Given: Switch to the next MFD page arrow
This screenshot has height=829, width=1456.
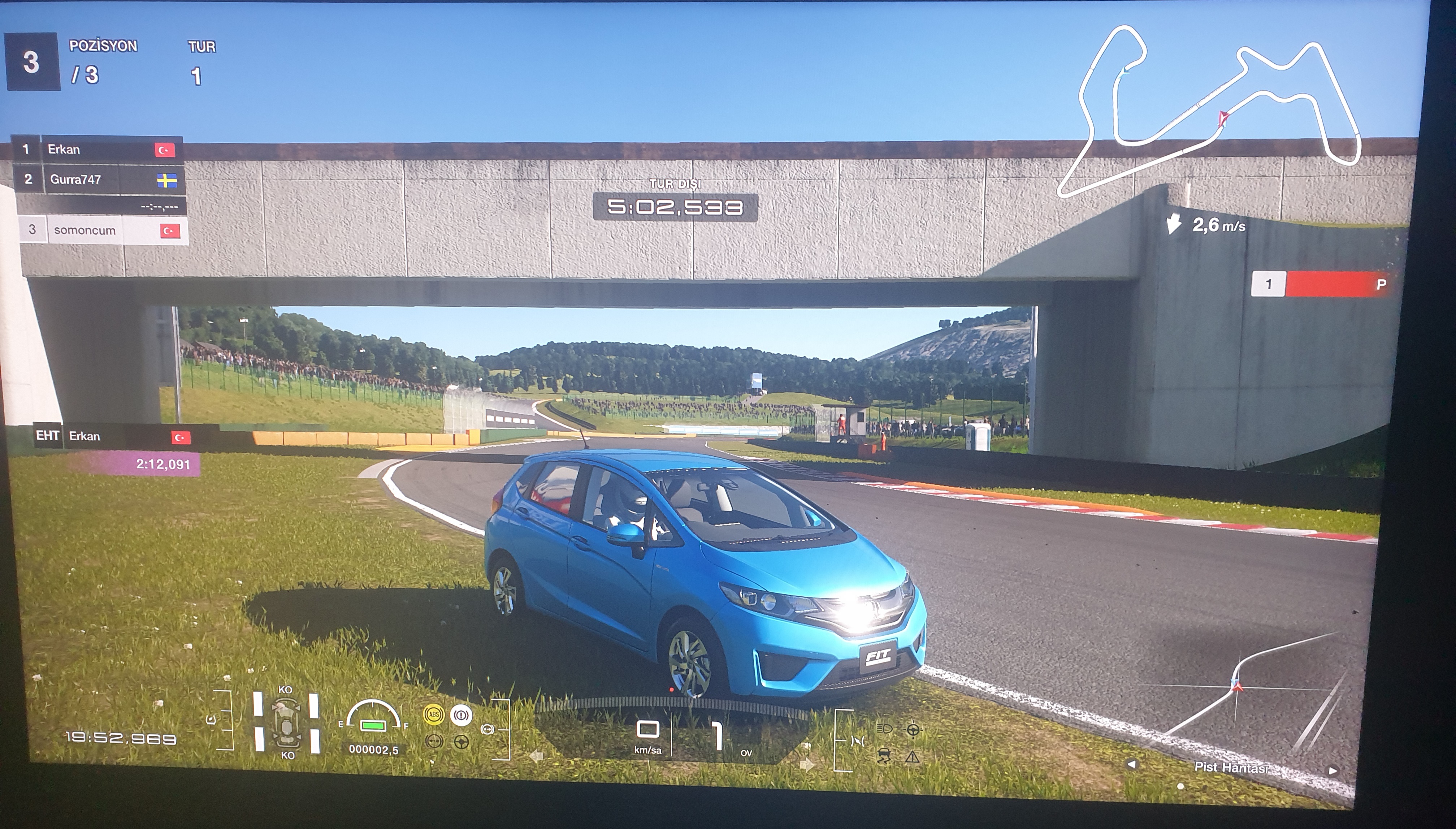Looking at the screenshot, I should [1332, 770].
